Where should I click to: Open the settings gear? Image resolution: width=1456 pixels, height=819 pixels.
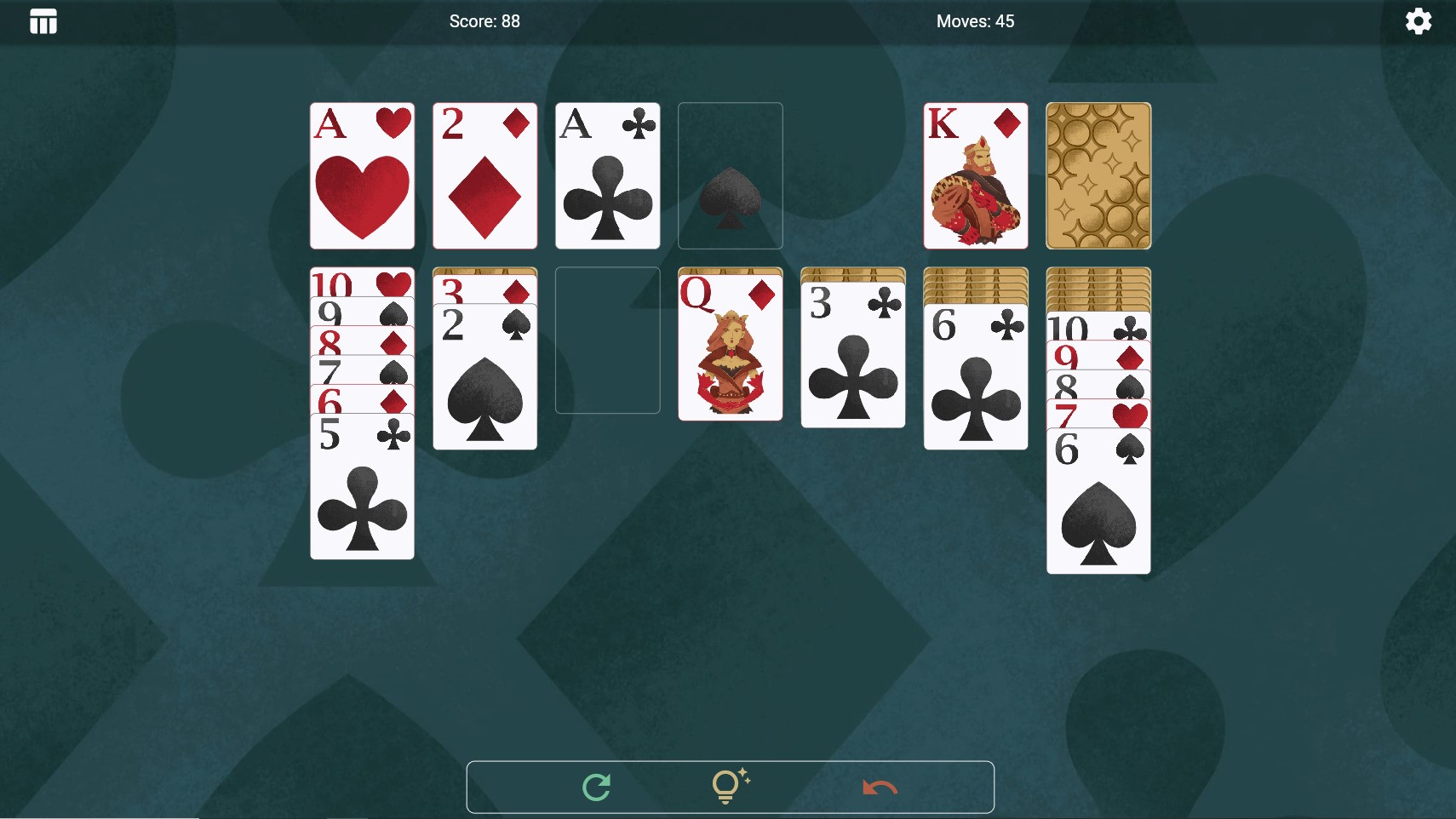1418,20
